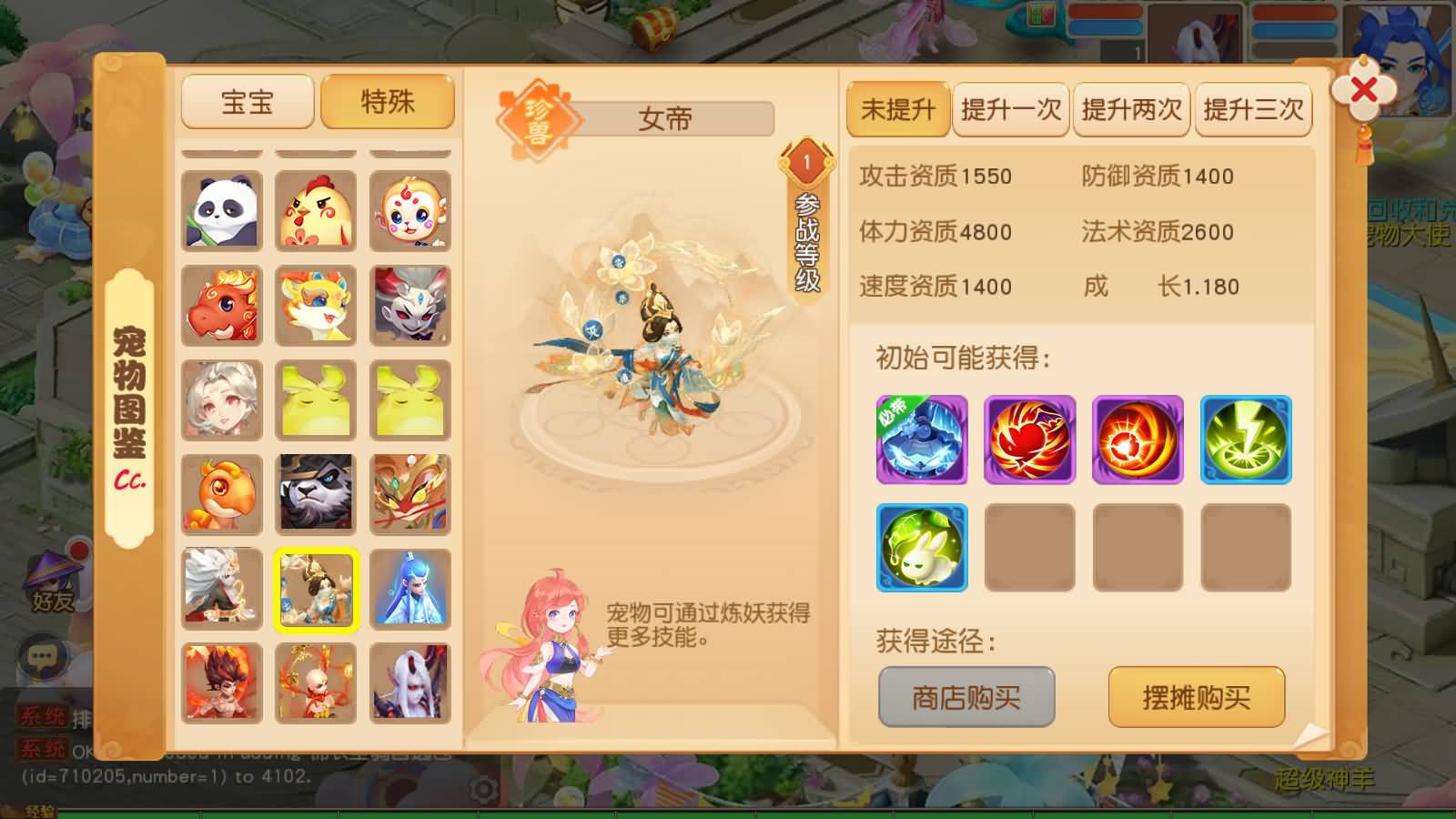Select the 提升一次 option
This screenshot has height=819, width=1456.
point(1010,110)
